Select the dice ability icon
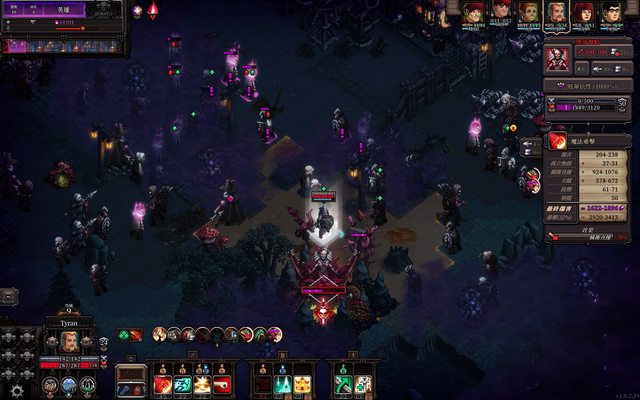The height and width of the screenshot is (400, 640). pyautogui.click(x=362, y=384)
